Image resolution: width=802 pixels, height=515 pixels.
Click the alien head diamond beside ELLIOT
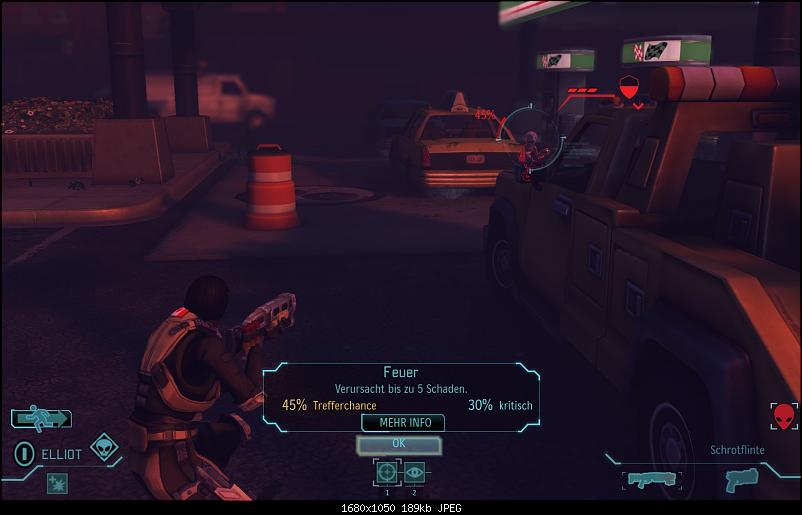coord(103,448)
